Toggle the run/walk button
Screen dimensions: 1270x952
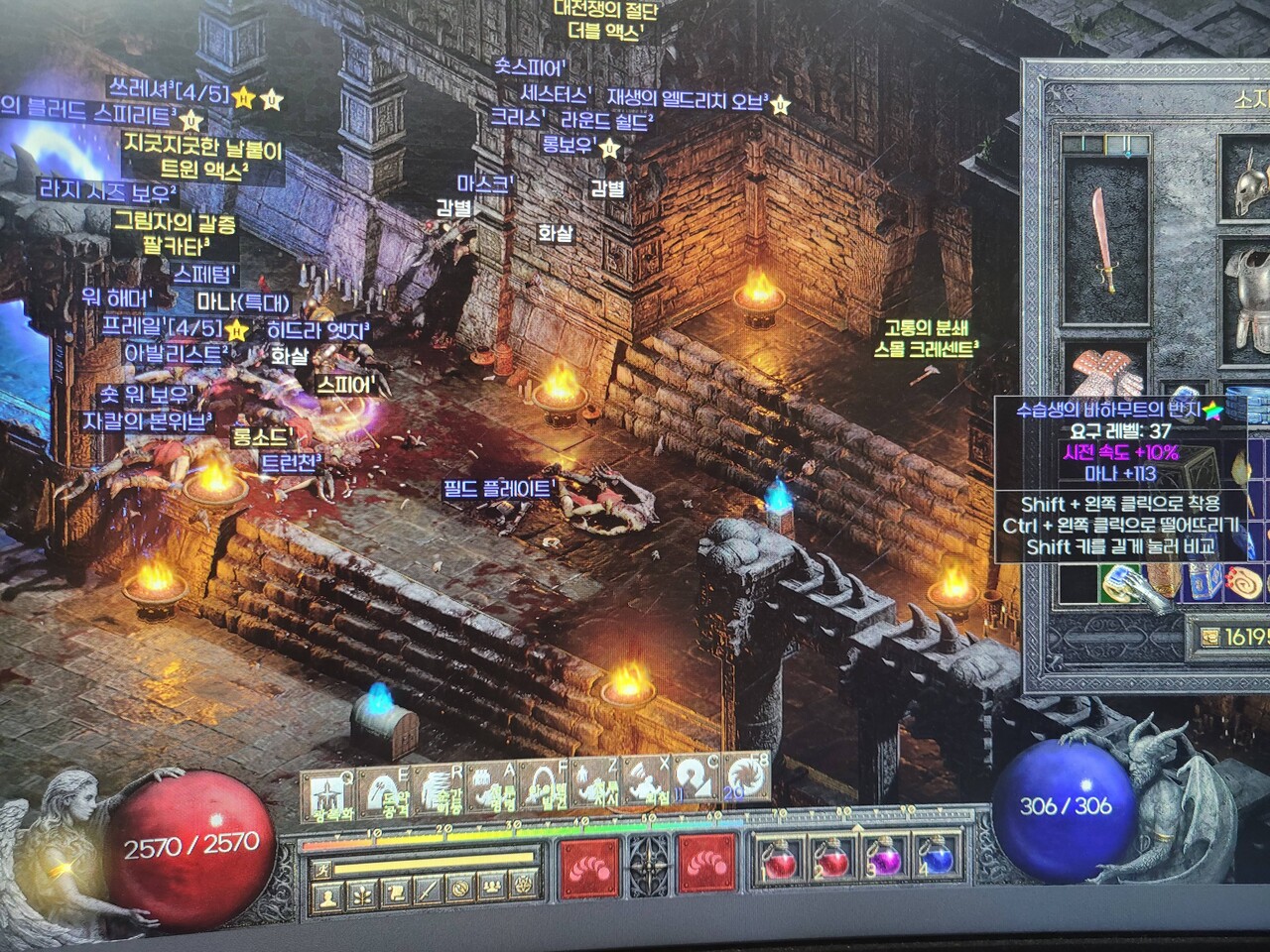pyautogui.click(x=322, y=869)
